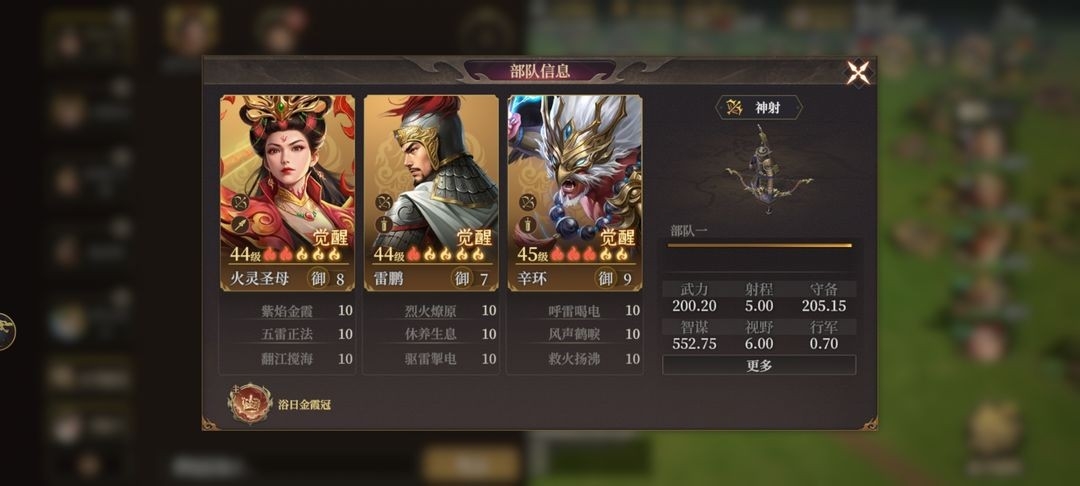
Task: Open the 浴日金霞冠 equipment icon
Action: click(x=249, y=403)
